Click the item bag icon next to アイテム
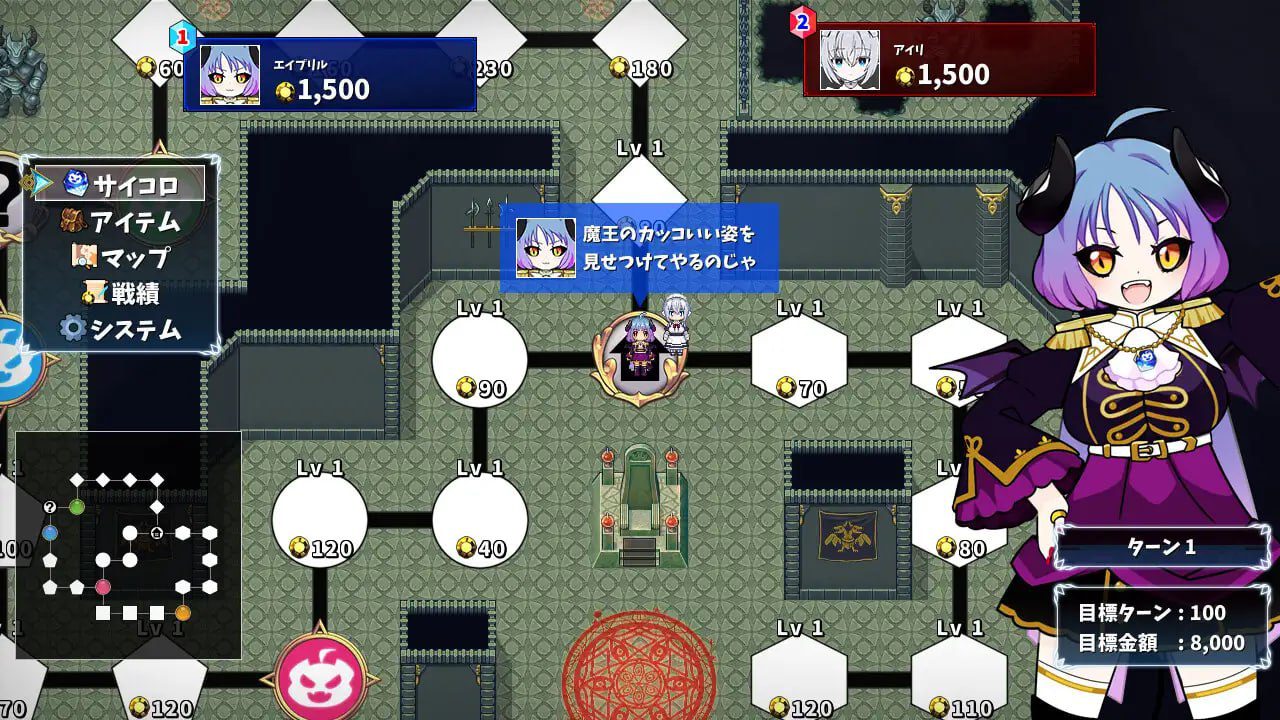Image resolution: width=1280 pixels, height=720 pixels. coord(72,219)
